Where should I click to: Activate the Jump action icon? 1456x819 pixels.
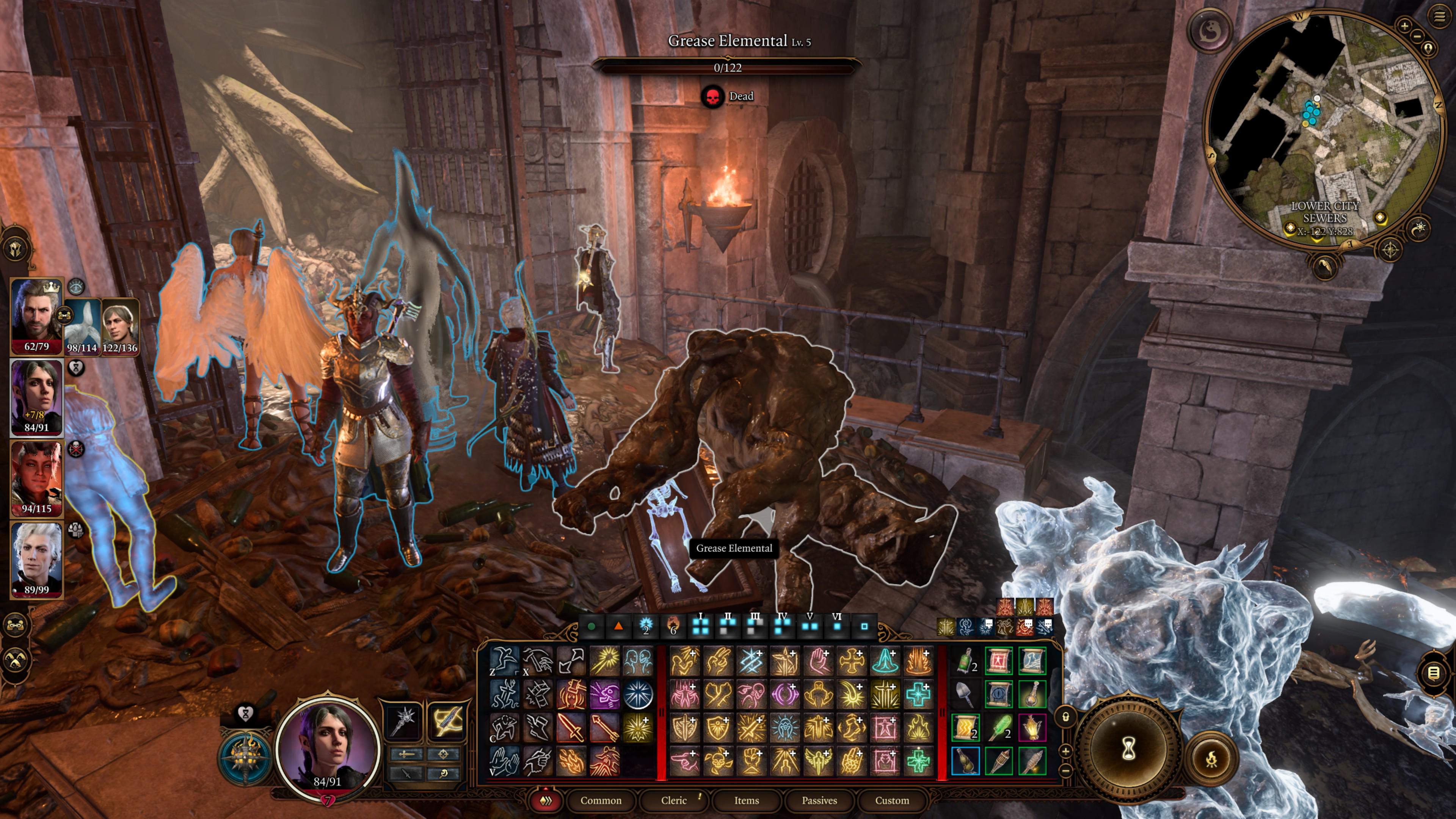click(504, 660)
